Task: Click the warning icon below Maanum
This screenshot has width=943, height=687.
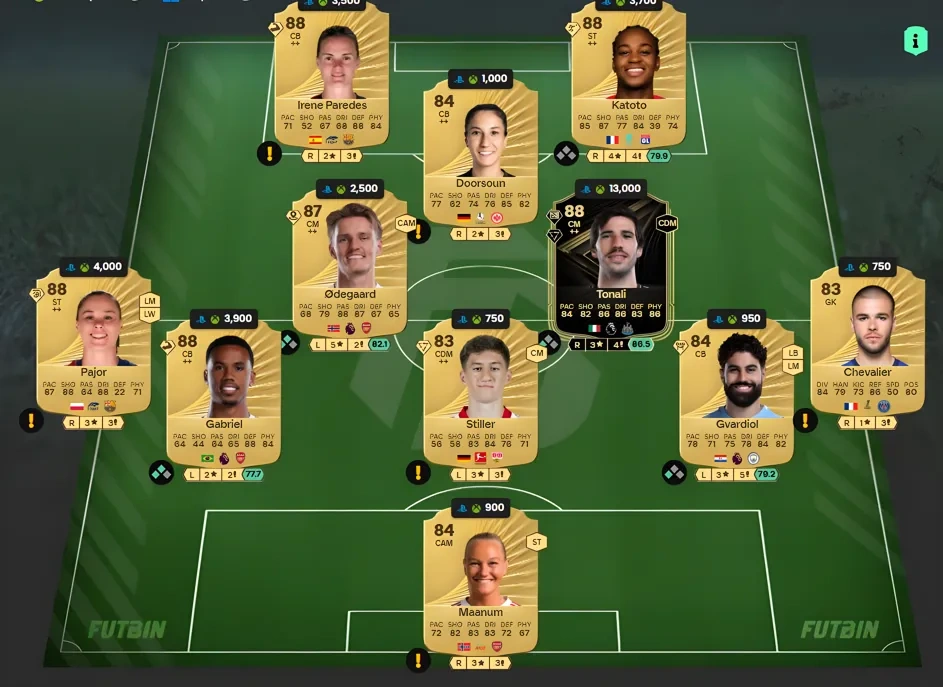Action: click(419, 660)
